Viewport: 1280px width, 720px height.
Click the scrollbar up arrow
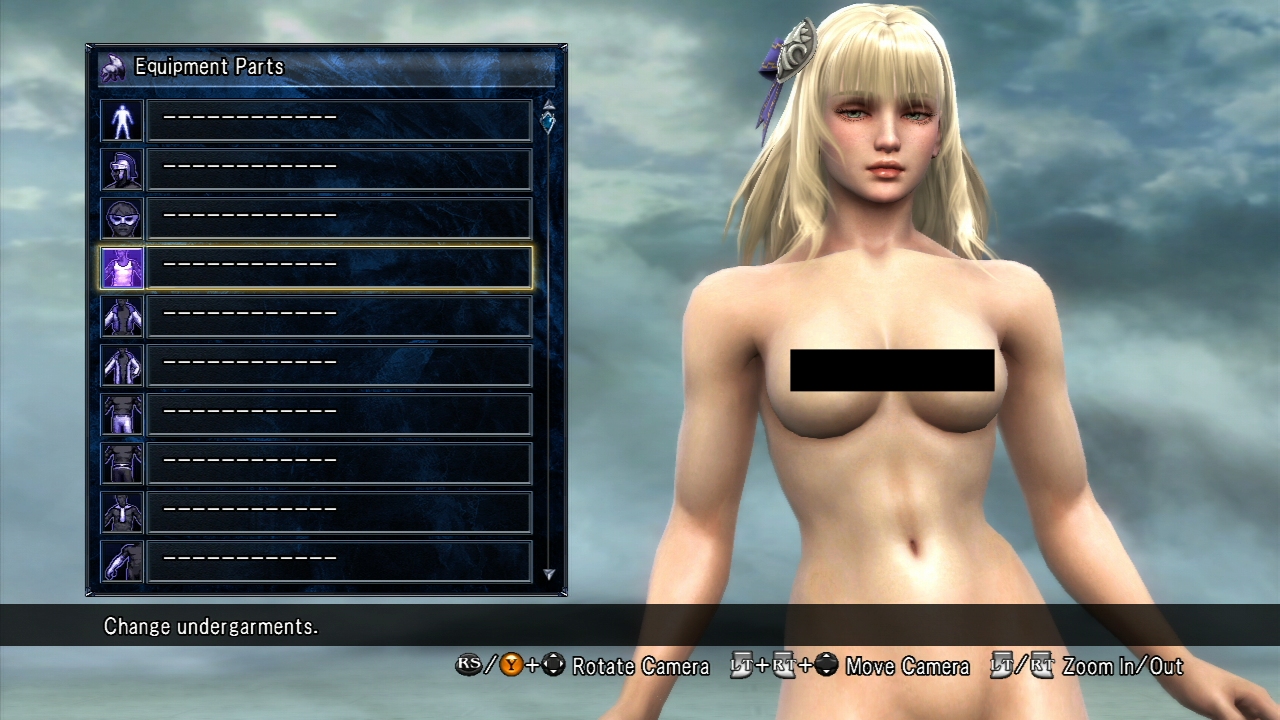[548, 104]
